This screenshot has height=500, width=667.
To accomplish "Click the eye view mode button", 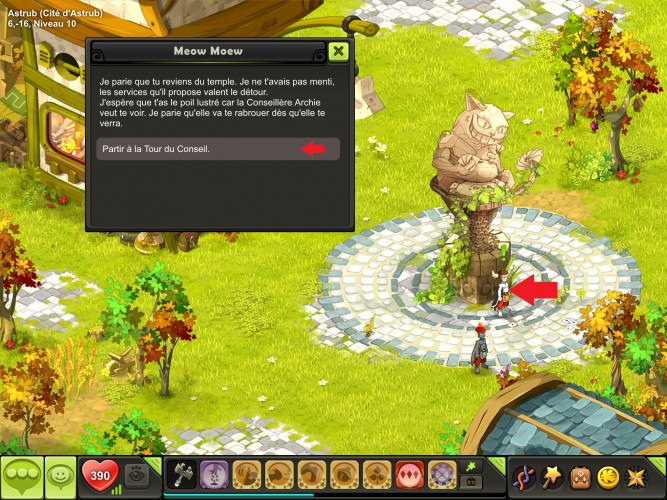I will (138, 475).
